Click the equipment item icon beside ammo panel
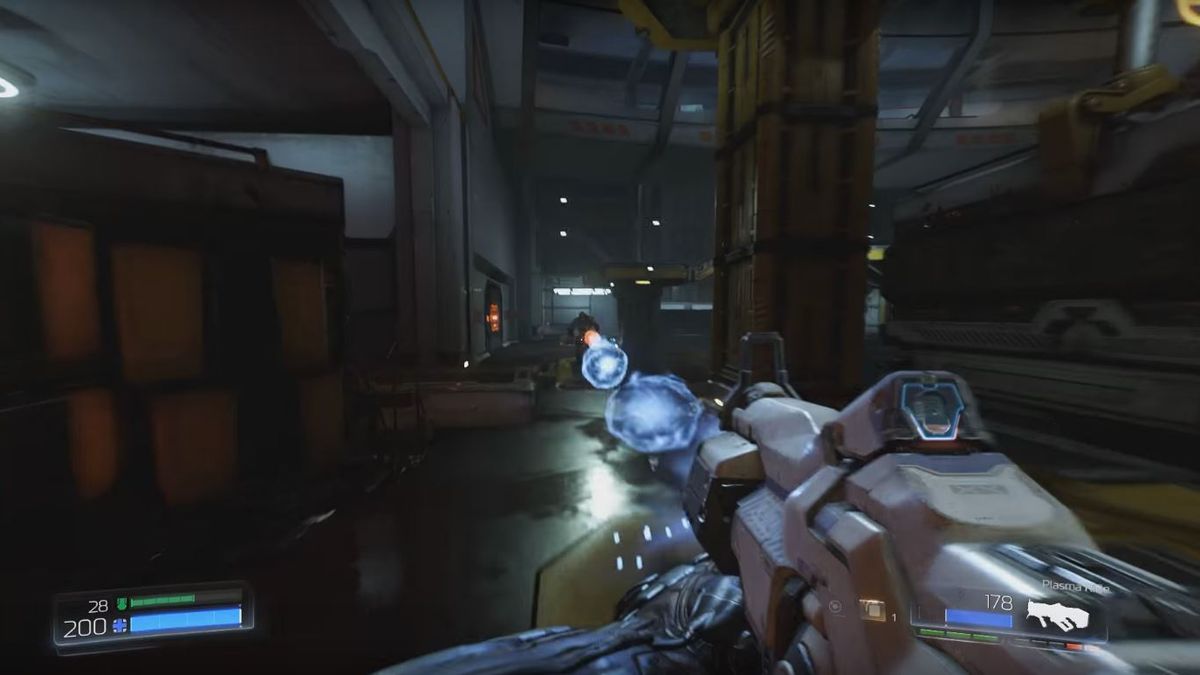 [872, 609]
